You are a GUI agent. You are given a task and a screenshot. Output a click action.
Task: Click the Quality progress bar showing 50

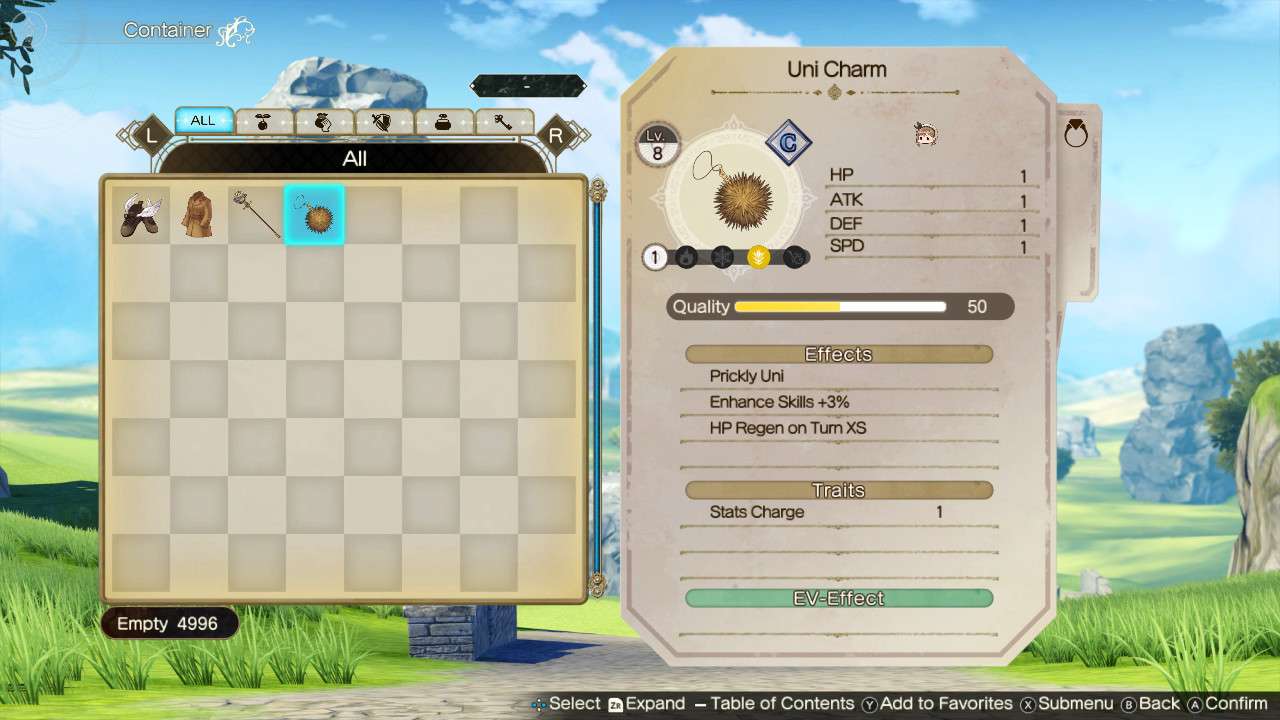pos(840,307)
